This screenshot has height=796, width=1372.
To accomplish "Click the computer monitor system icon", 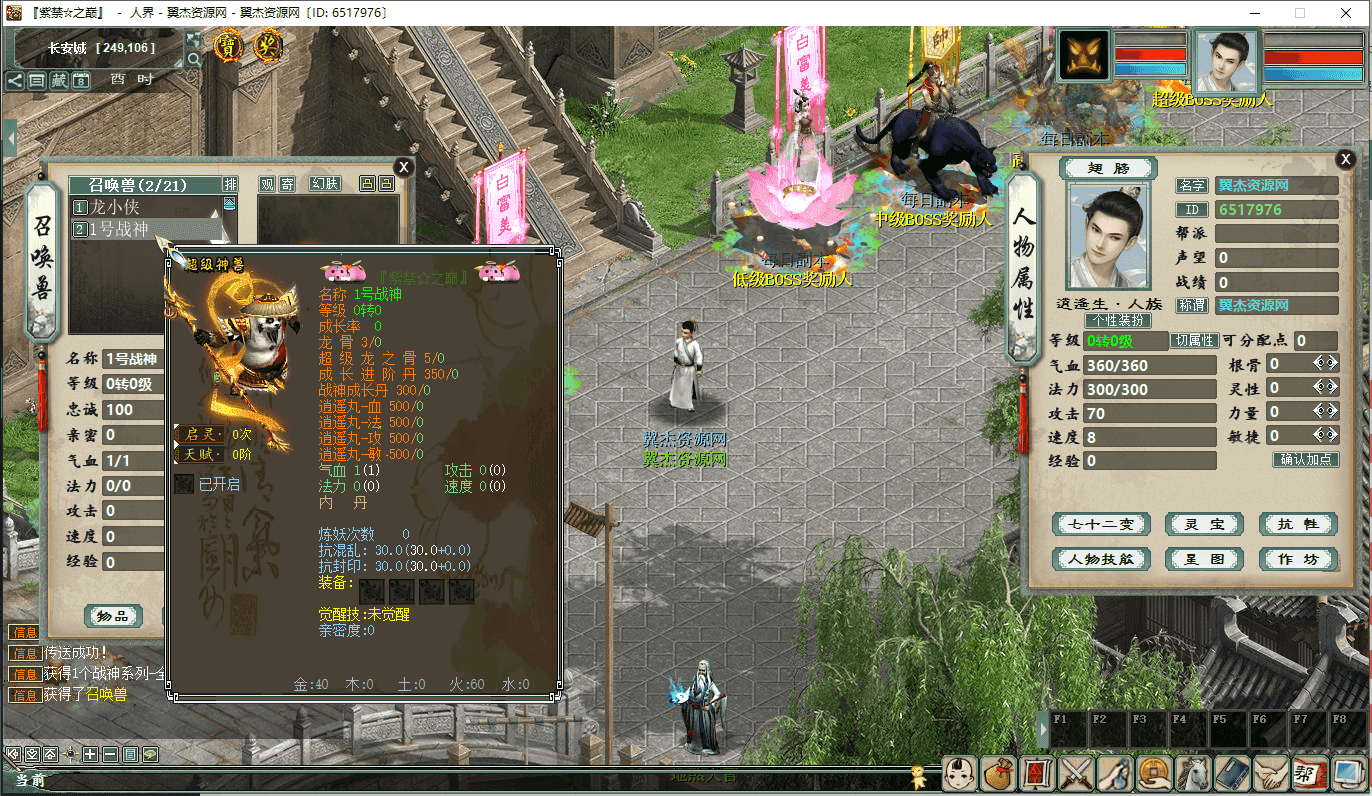I will click(1346, 773).
